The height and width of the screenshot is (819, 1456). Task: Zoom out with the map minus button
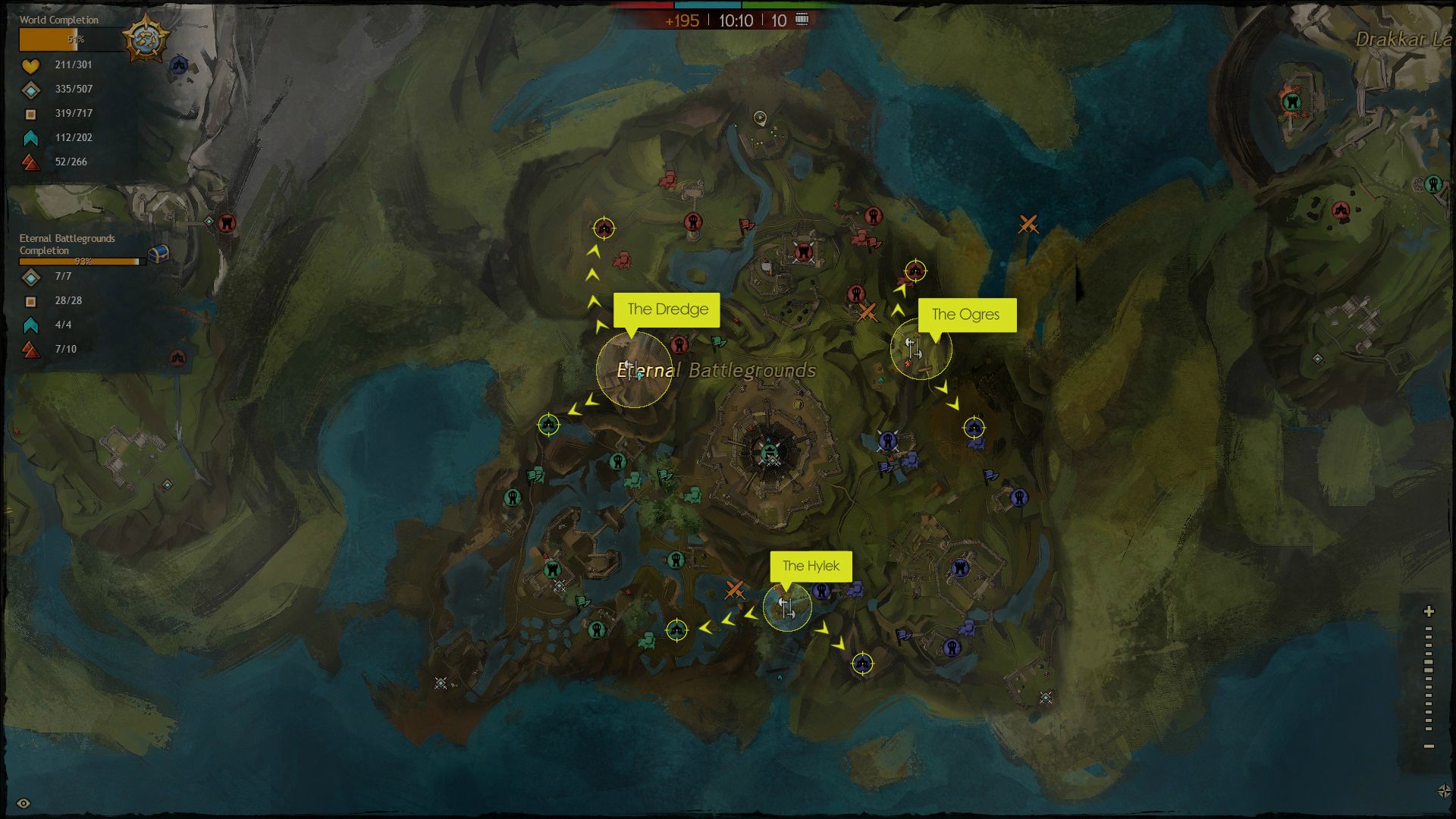point(1429,746)
